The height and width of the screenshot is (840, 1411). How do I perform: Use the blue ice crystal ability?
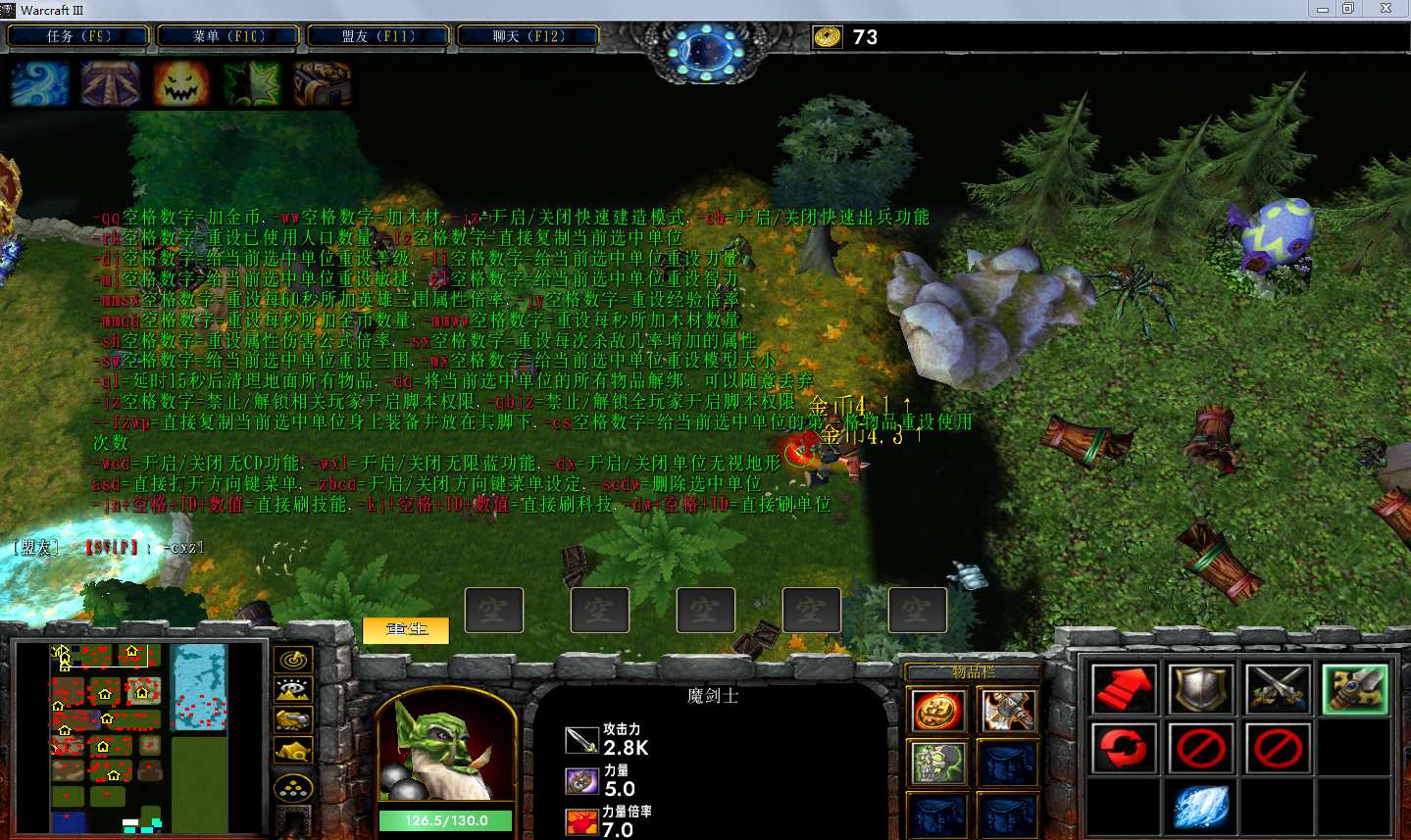(x=1201, y=807)
